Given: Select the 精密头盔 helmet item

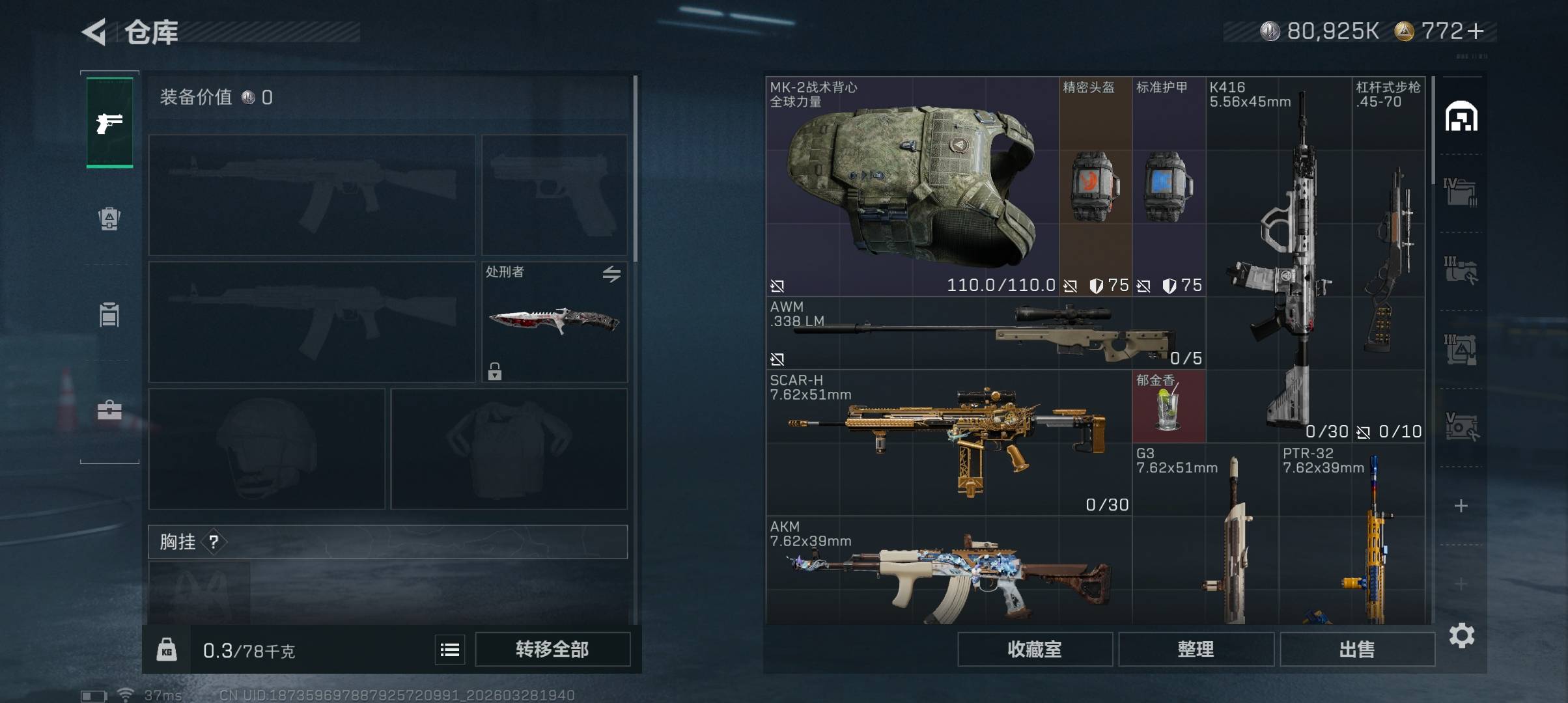Looking at the screenshot, I should (1095, 186).
